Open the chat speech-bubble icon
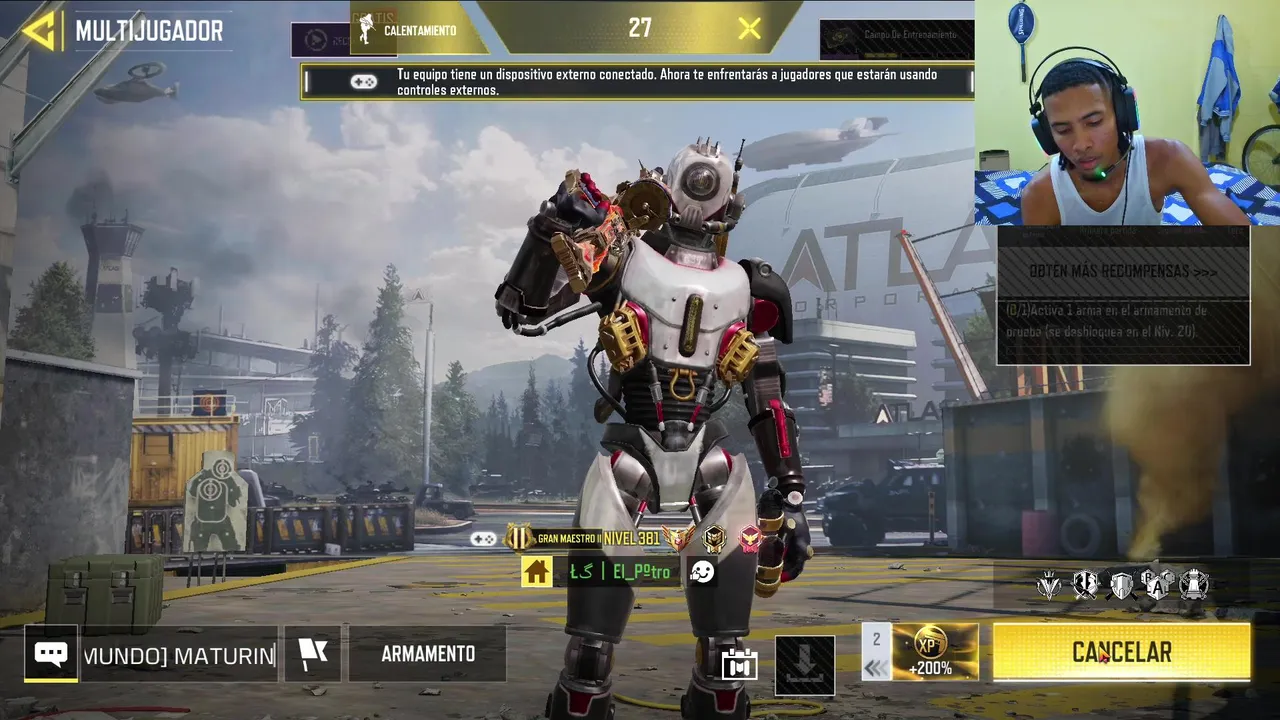This screenshot has height=720, width=1280. point(51,654)
